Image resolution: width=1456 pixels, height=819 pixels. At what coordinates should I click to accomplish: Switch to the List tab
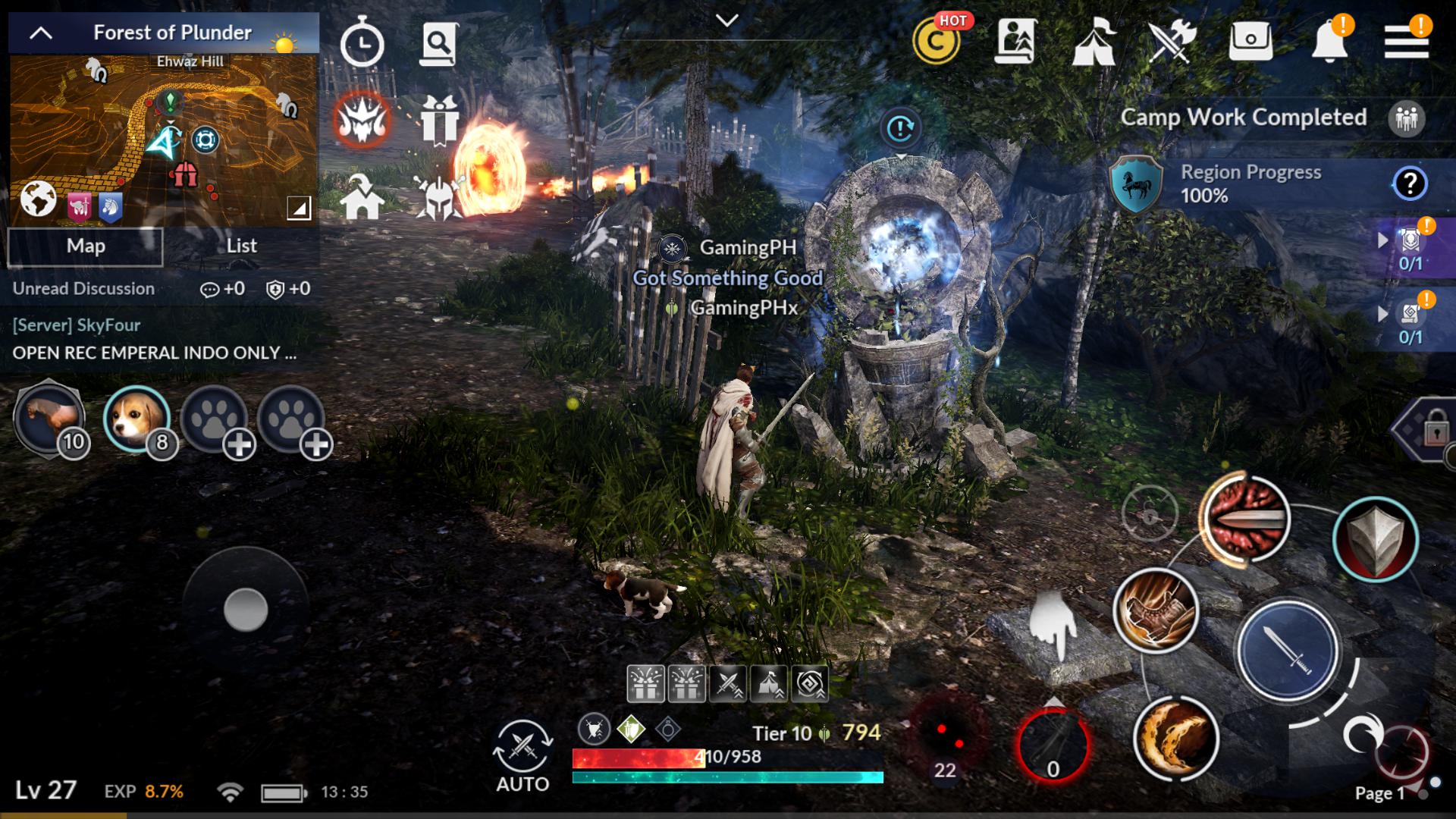tap(241, 245)
